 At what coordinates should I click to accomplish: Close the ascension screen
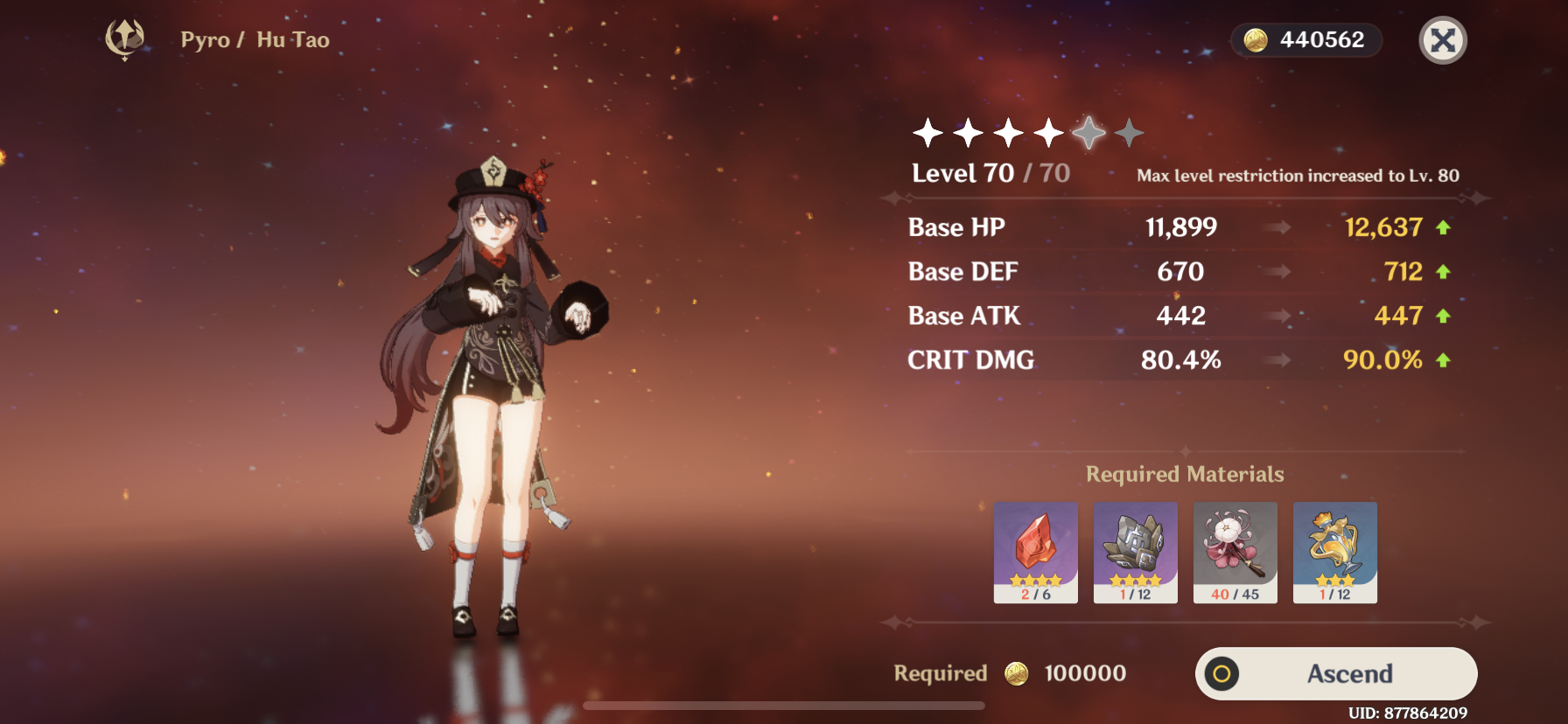tap(1442, 40)
